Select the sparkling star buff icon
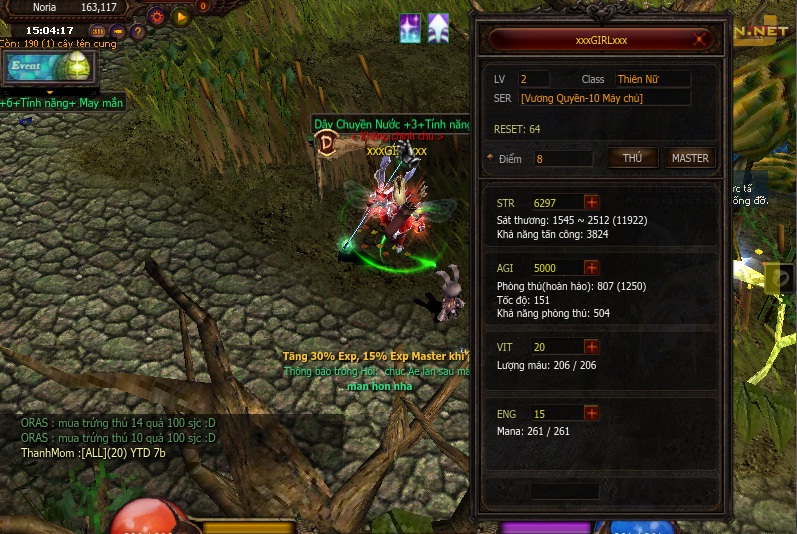Image resolution: width=797 pixels, height=534 pixels. (410, 28)
